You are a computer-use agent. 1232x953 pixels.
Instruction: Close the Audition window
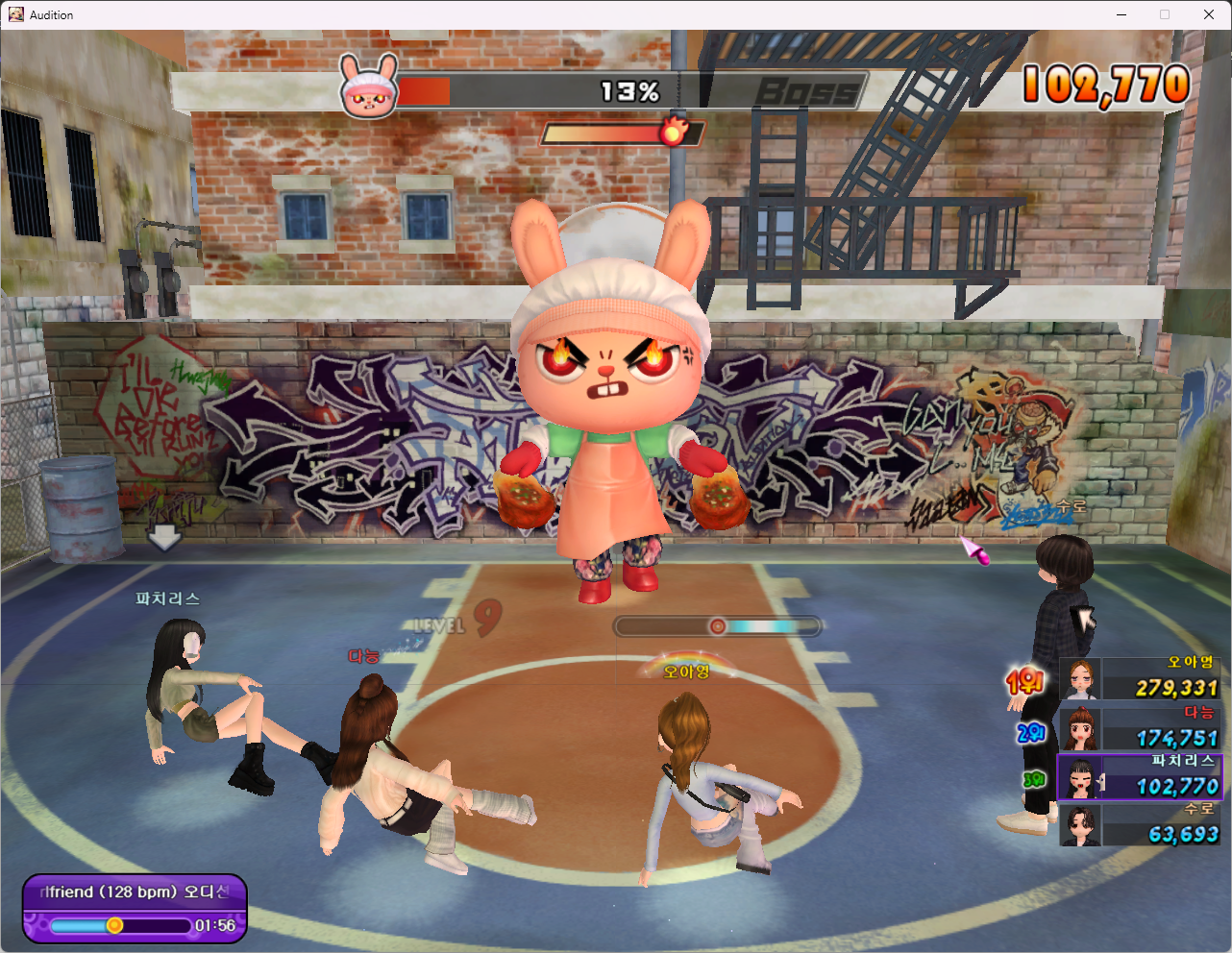tap(1209, 14)
